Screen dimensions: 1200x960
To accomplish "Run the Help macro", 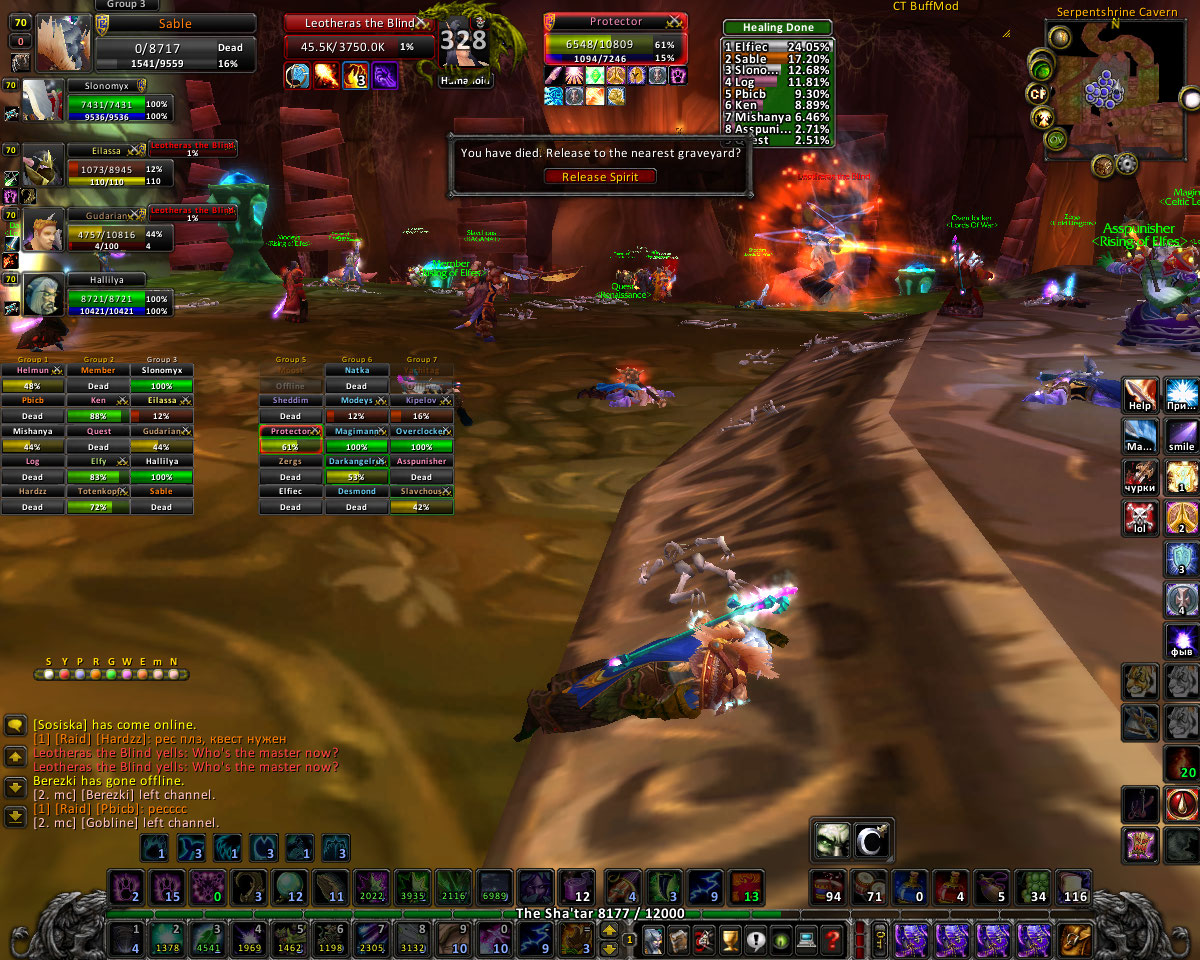I will pyautogui.click(x=1140, y=395).
